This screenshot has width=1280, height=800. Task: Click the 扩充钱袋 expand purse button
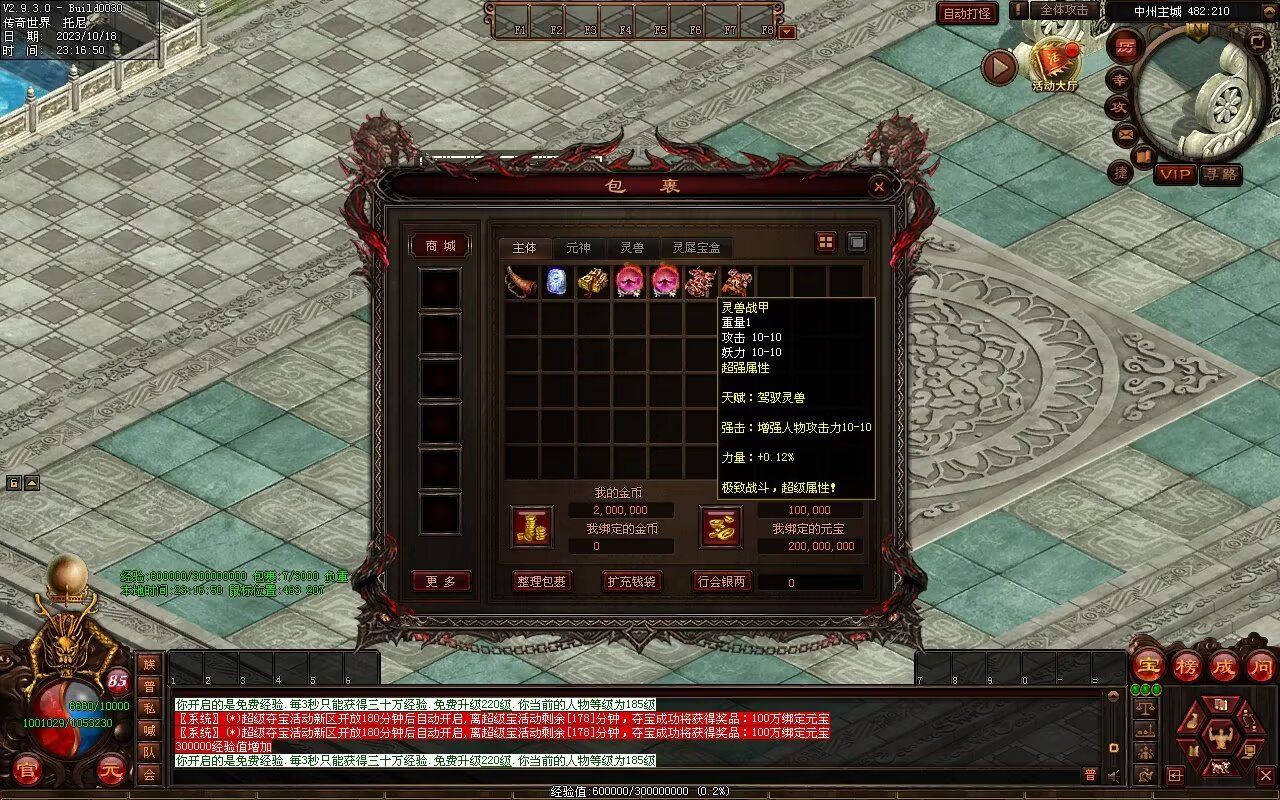[x=632, y=581]
